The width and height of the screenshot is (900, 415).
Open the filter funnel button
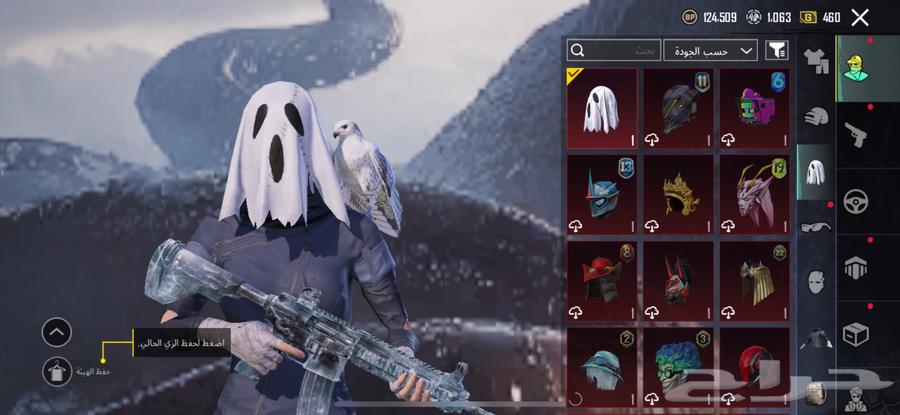tap(776, 50)
